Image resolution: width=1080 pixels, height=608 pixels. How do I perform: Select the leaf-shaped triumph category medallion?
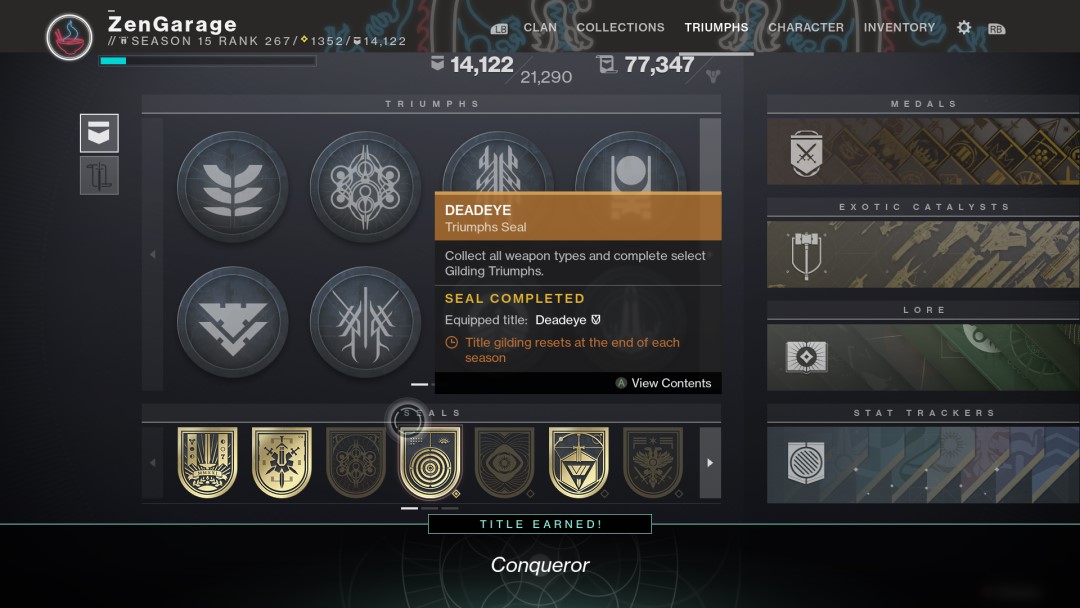click(232, 186)
